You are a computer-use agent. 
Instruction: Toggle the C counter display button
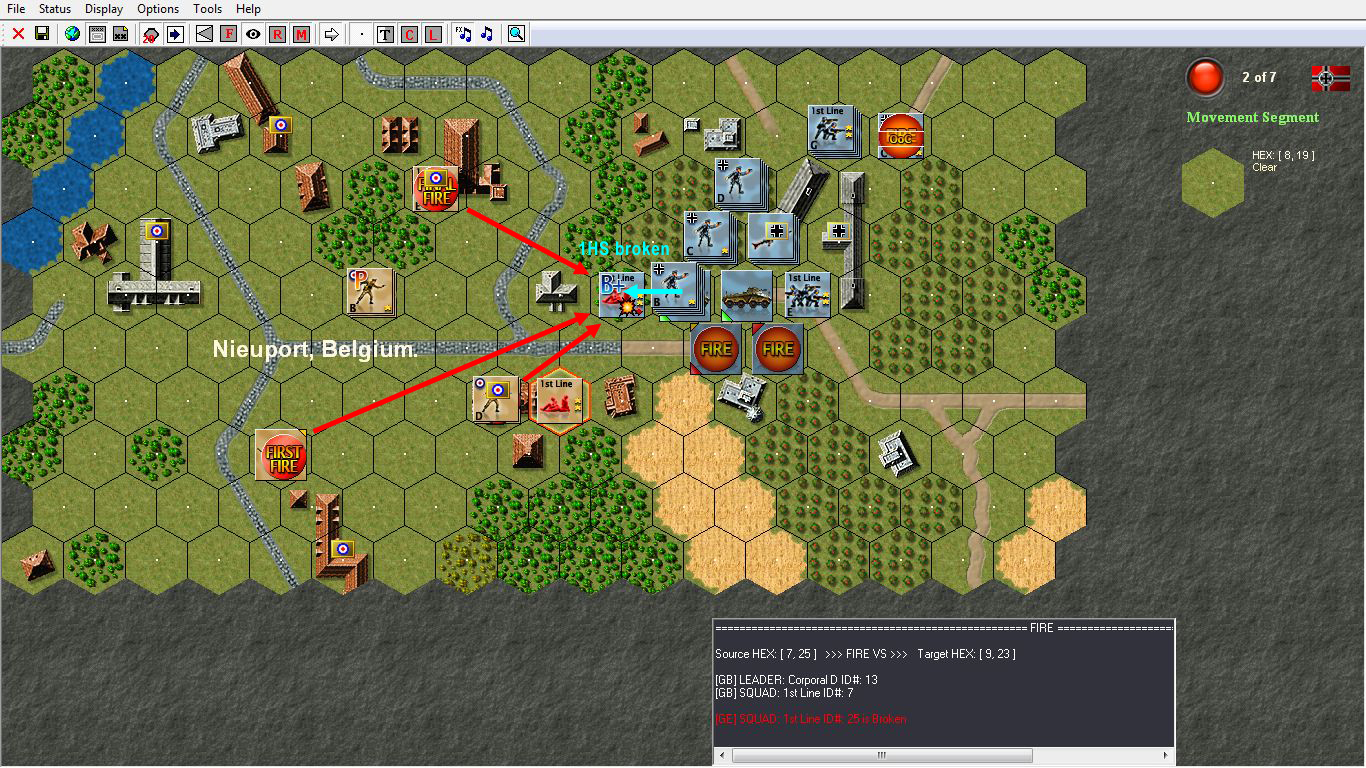coord(409,33)
